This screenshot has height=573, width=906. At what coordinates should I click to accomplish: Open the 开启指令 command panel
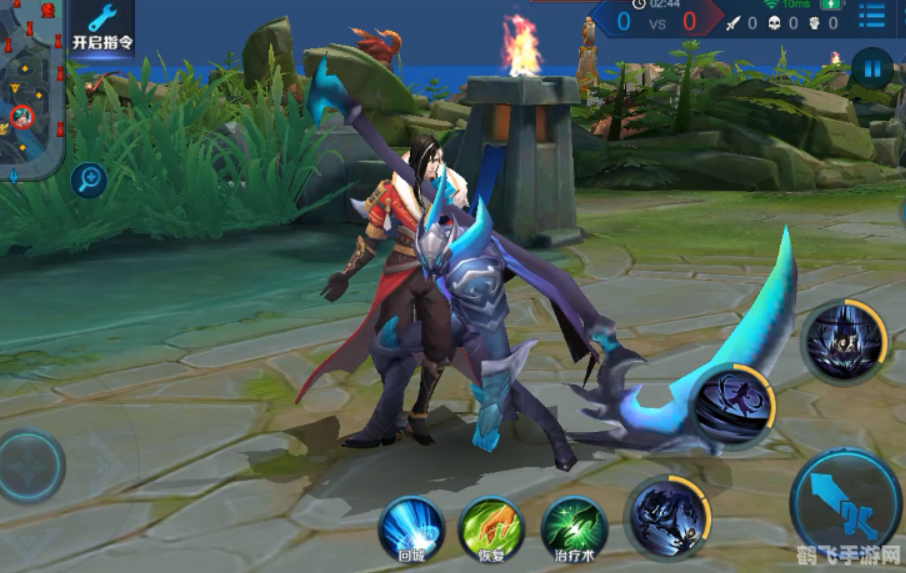pyautogui.click(x=102, y=28)
